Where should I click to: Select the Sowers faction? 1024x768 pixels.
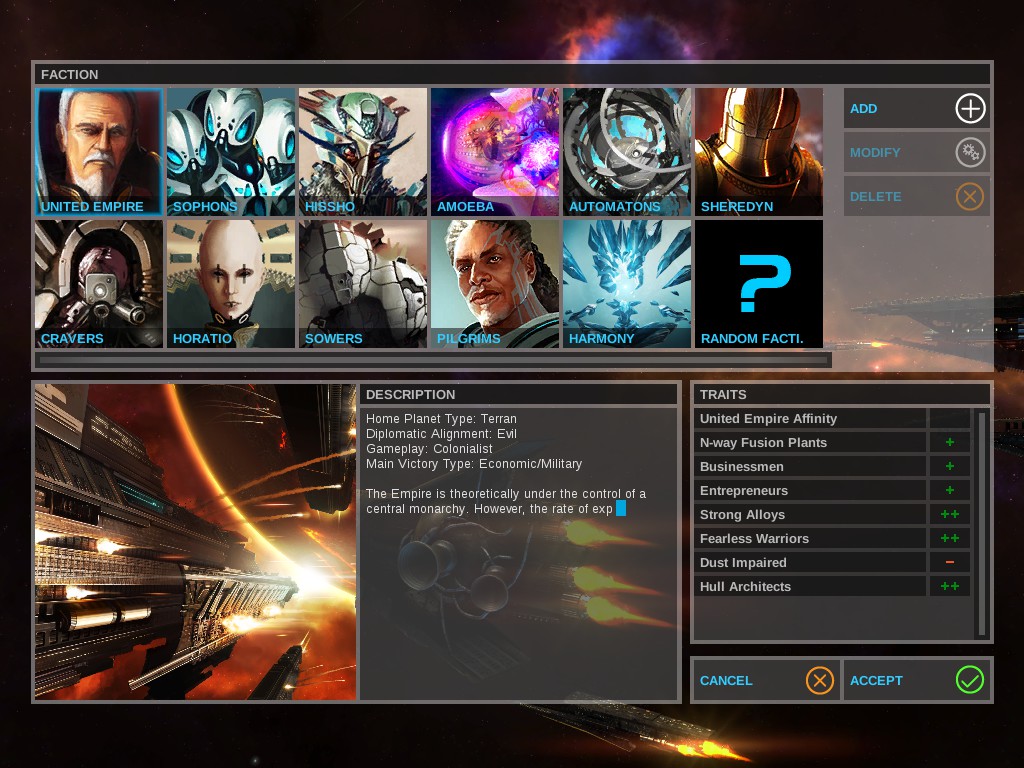coord(363,284)
